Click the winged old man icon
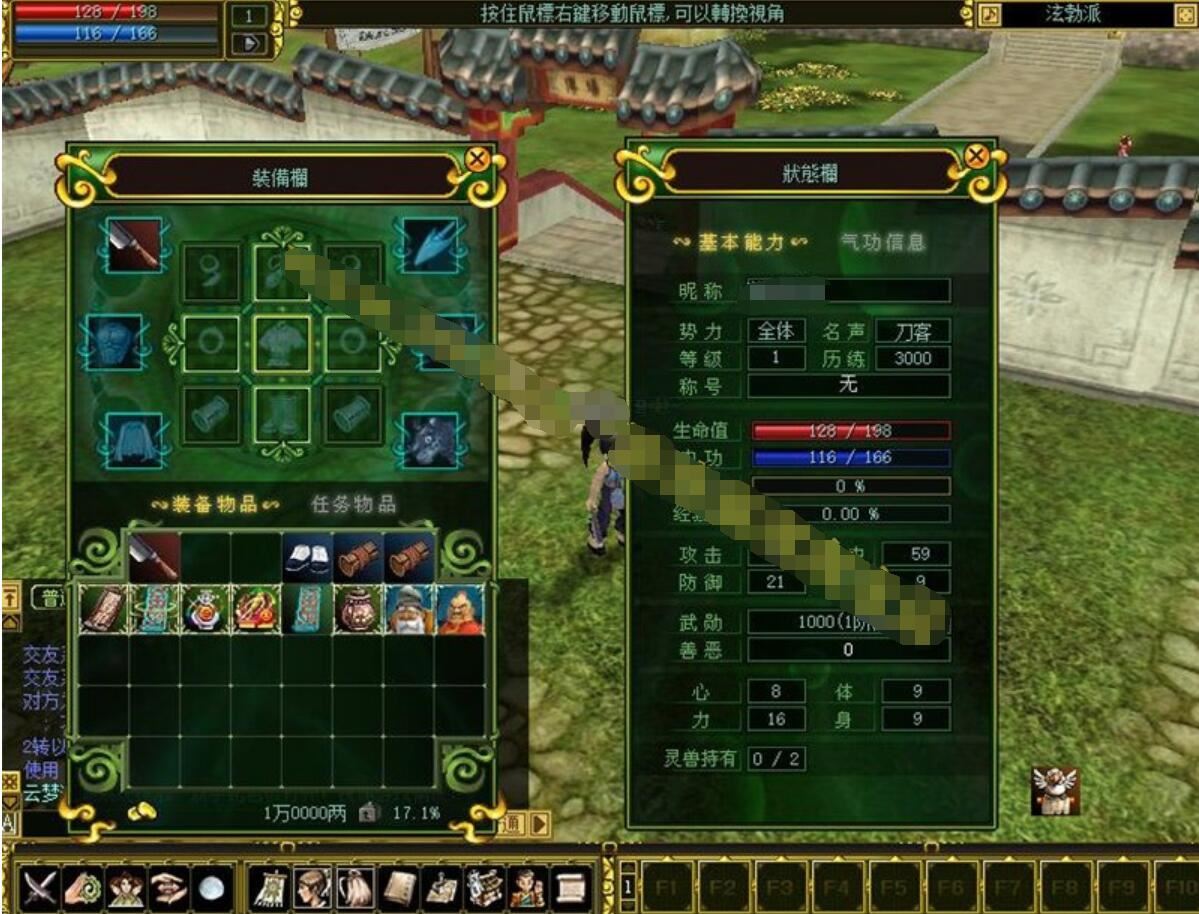The height and width of the screenshot is (914, 1199). [x=1055, y=791]
